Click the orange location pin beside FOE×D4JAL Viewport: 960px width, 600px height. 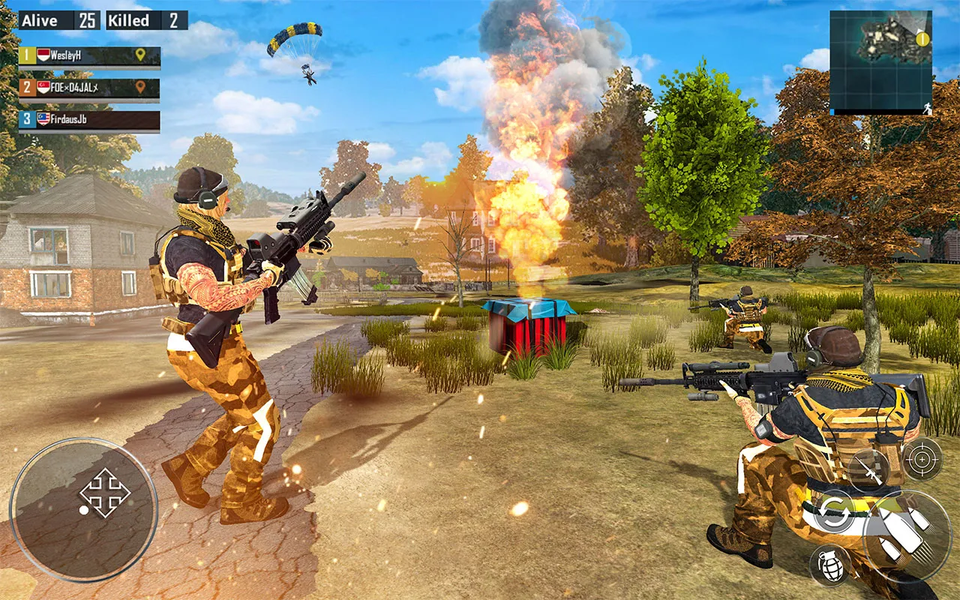[141, 88]
